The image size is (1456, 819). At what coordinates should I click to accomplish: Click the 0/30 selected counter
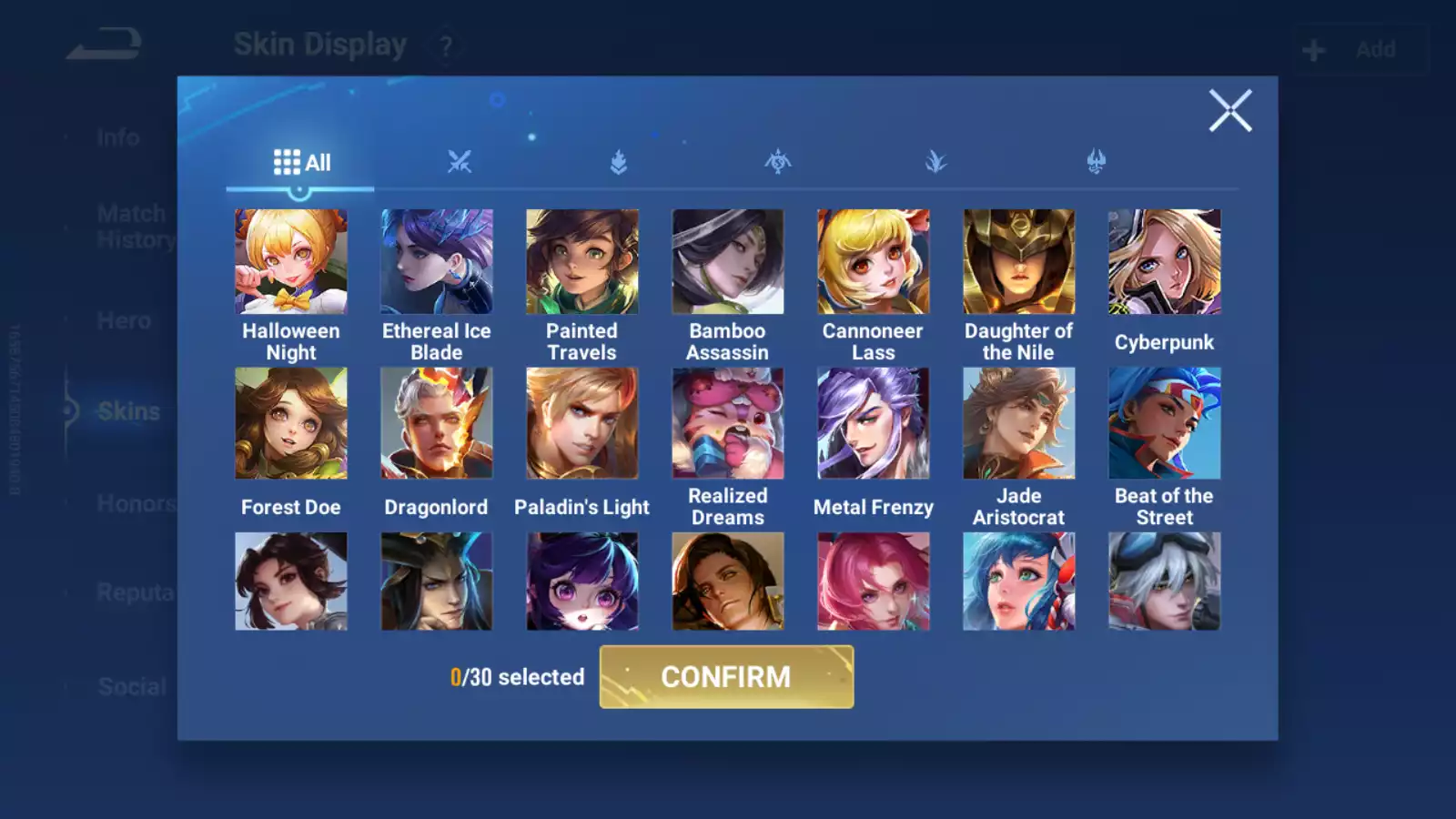tap(517, 677)
